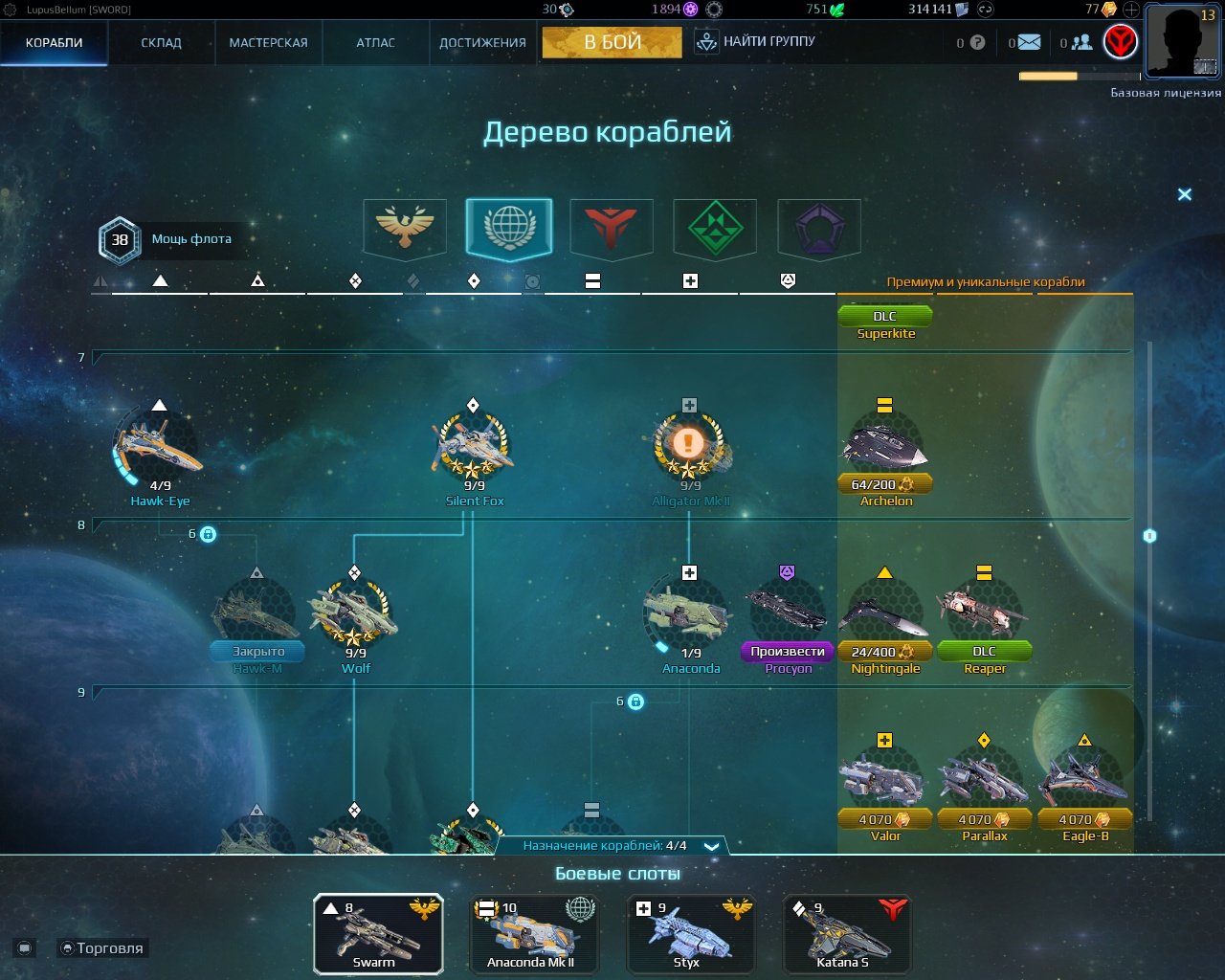Show the Достижения tab
The width and height of the screenshot is (1225, 980).
(482, 43)
